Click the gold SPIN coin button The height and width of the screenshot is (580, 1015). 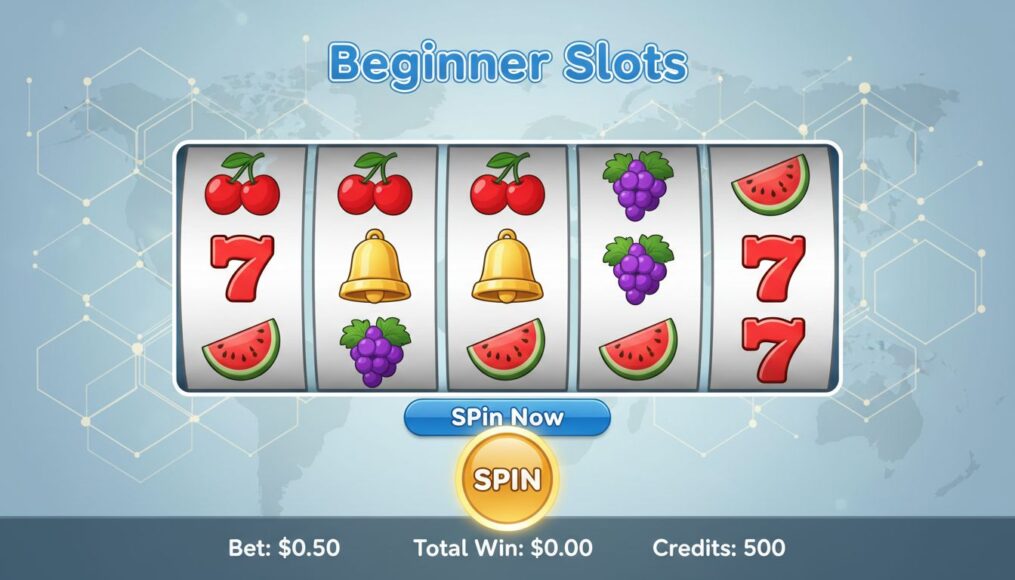click(x=507, y=479)
